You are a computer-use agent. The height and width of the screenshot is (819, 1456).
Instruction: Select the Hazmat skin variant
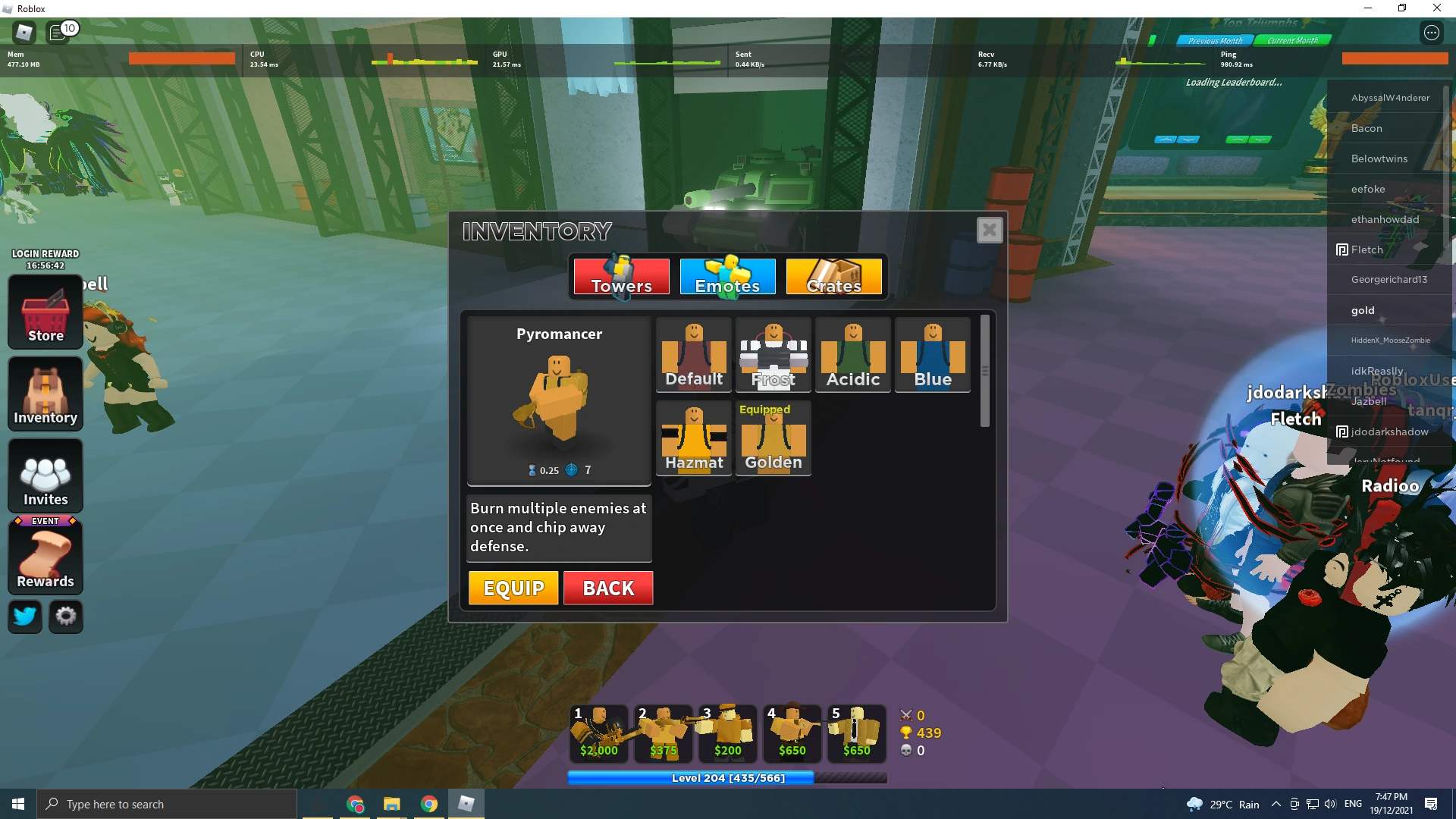point(693,438)
